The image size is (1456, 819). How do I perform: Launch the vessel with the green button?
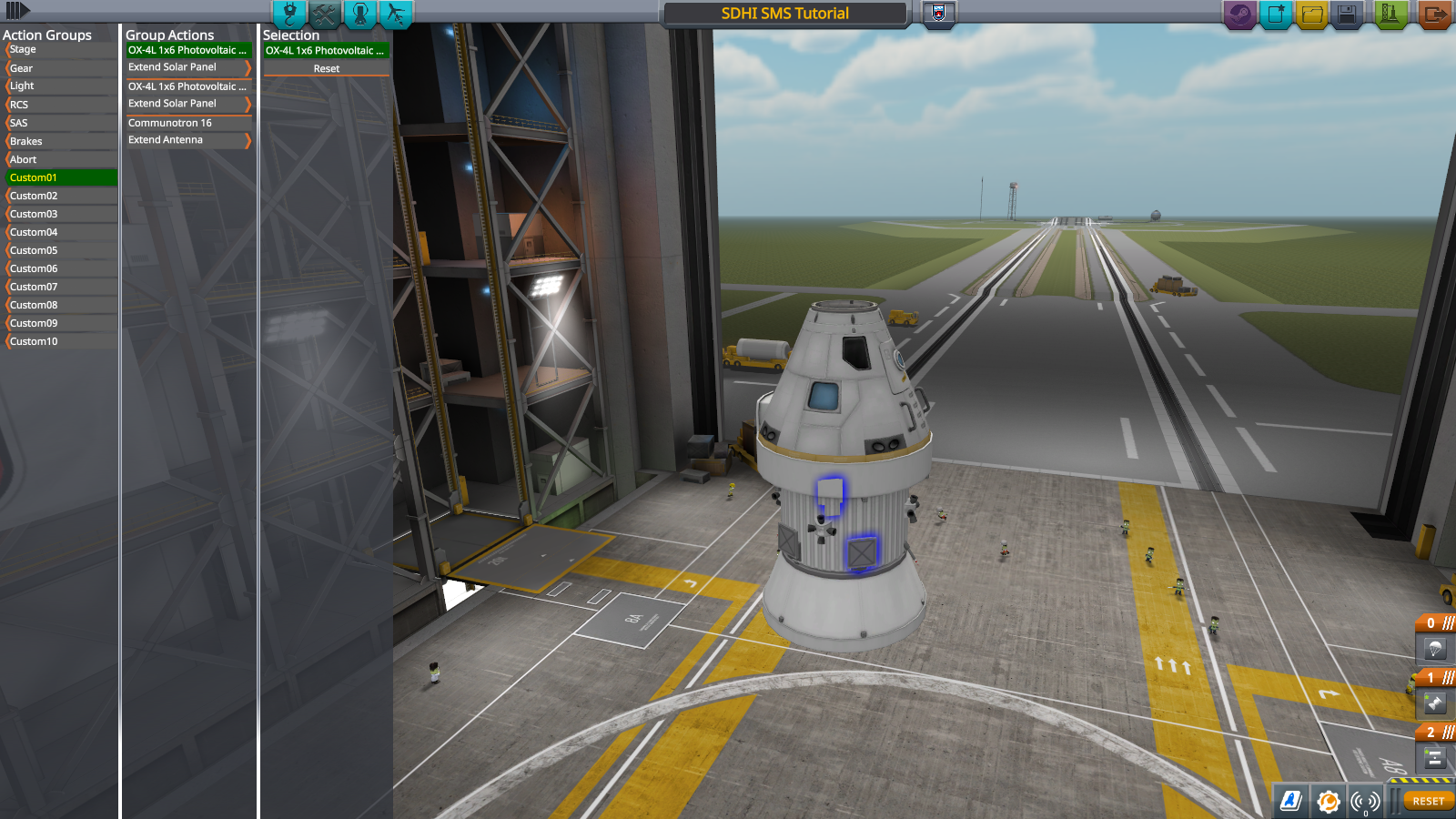click(1390, 15)
